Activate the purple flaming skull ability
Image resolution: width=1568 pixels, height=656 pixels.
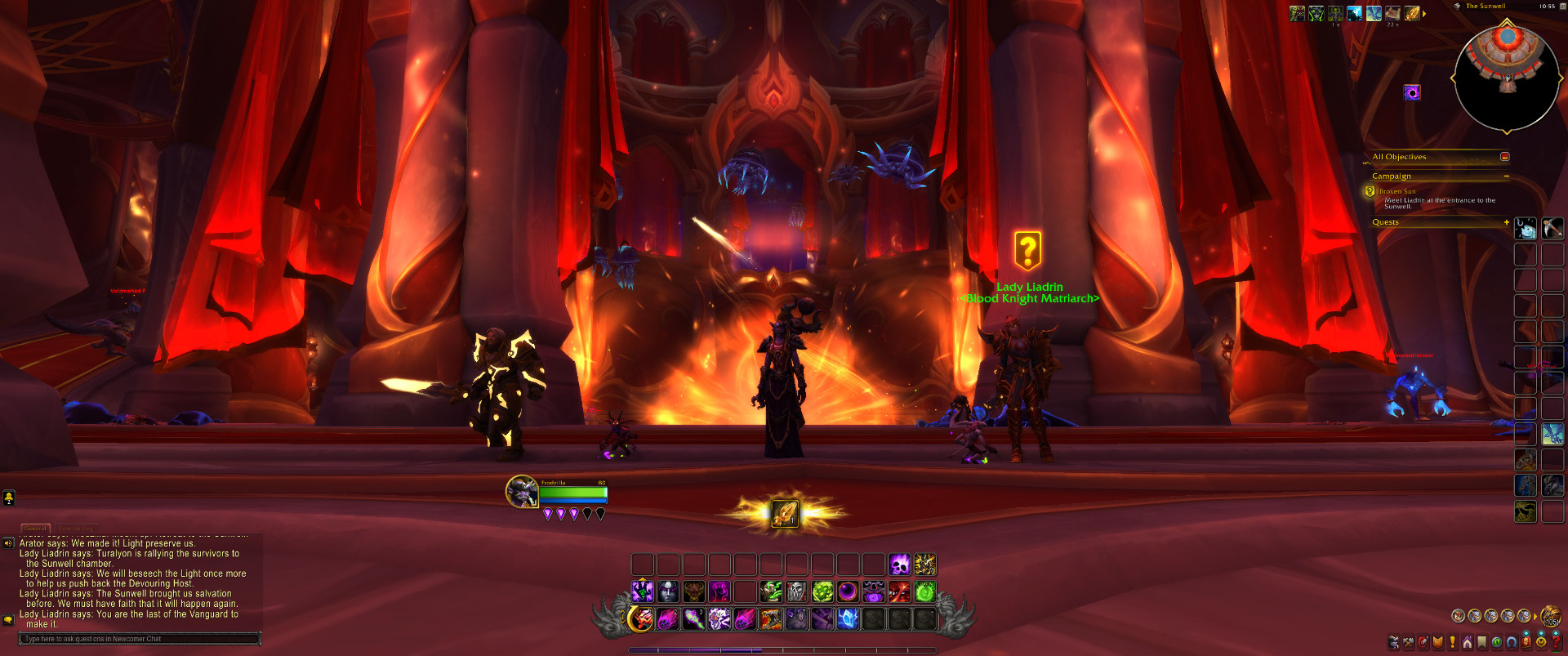tap(899, 565)
